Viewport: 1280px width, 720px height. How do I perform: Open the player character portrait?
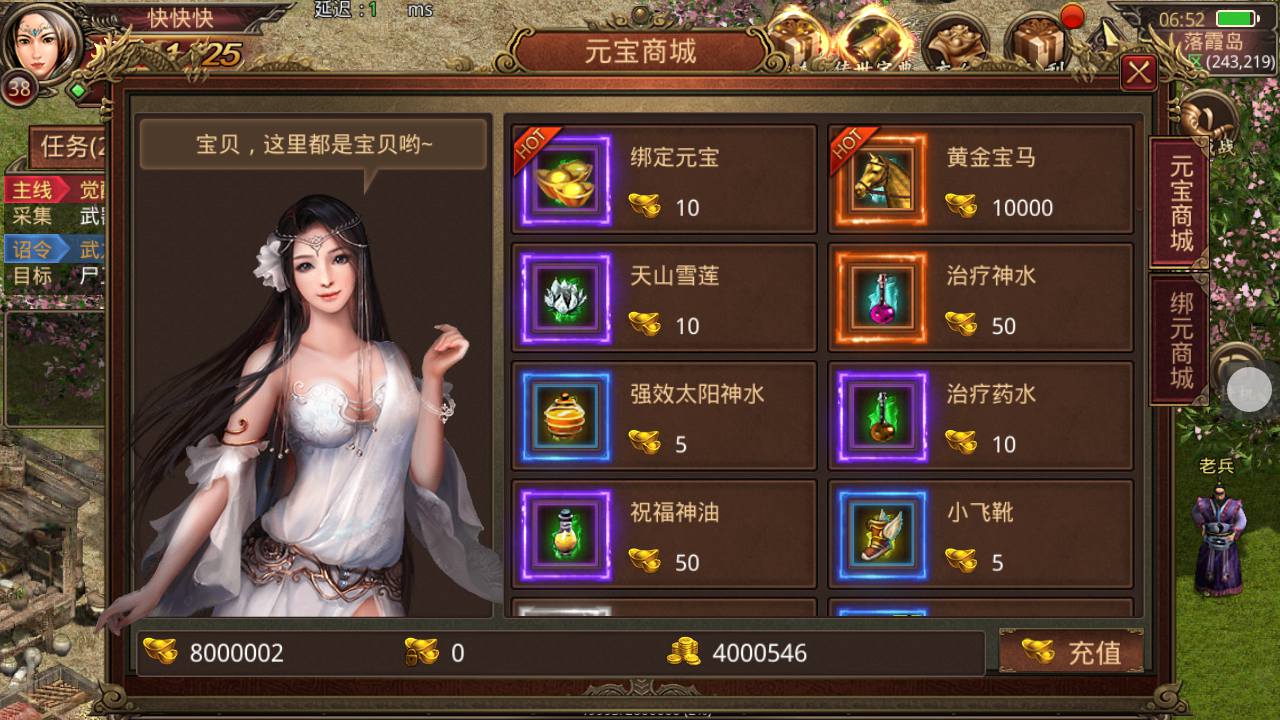pos(42,45)
